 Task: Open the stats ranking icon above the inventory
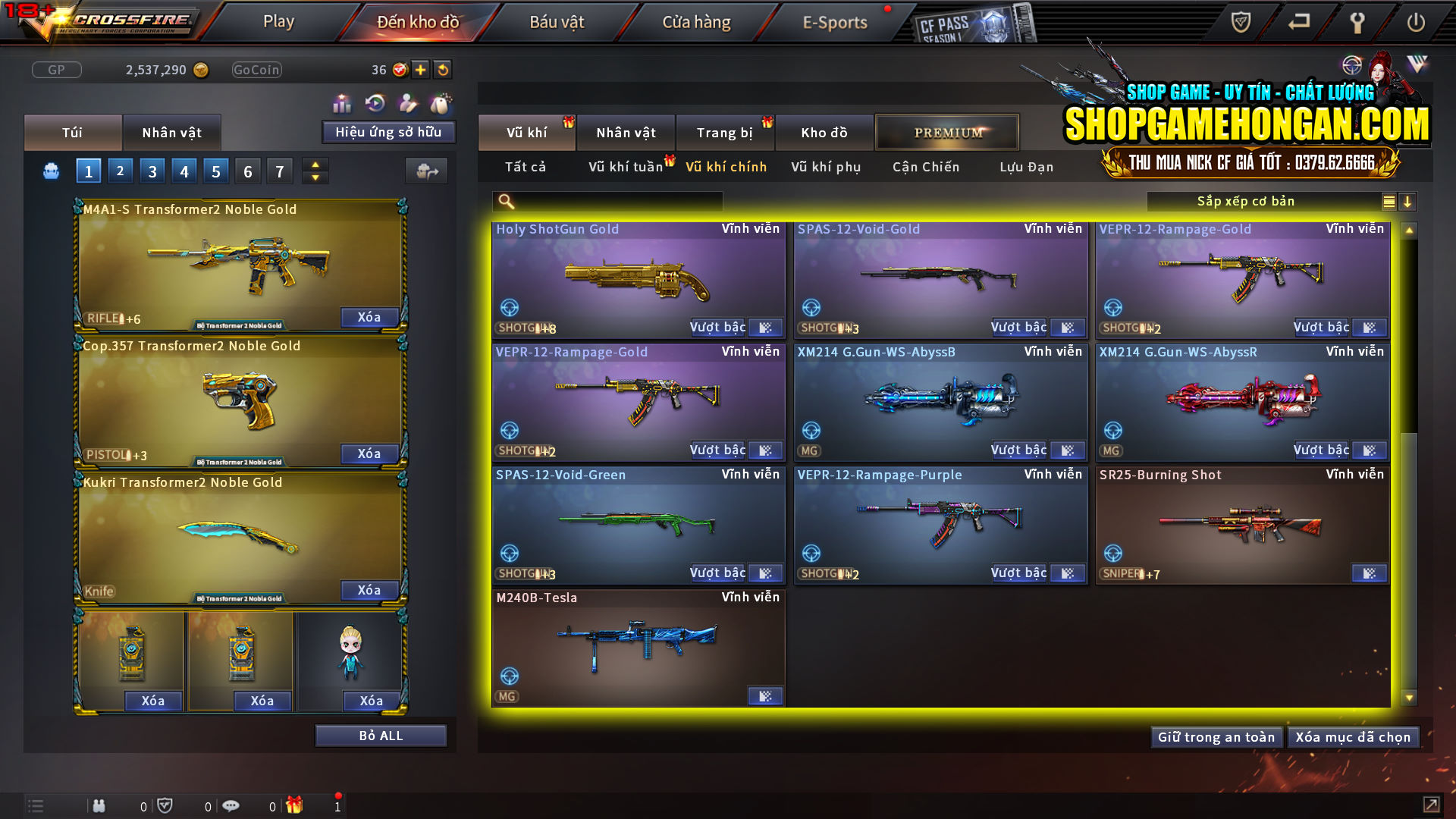pyautogui.click(x=343, y=102)
